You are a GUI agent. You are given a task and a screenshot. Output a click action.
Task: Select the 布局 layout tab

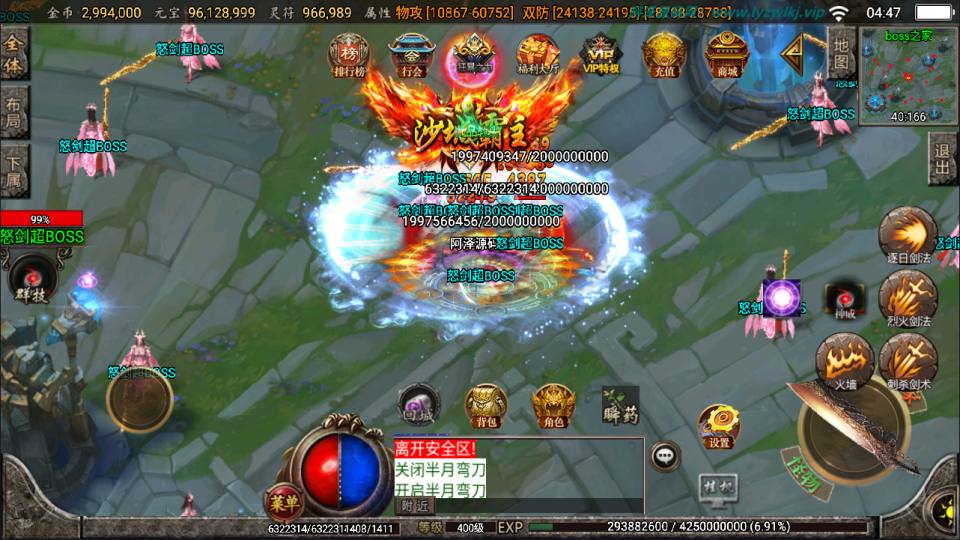tap(14, 112)
